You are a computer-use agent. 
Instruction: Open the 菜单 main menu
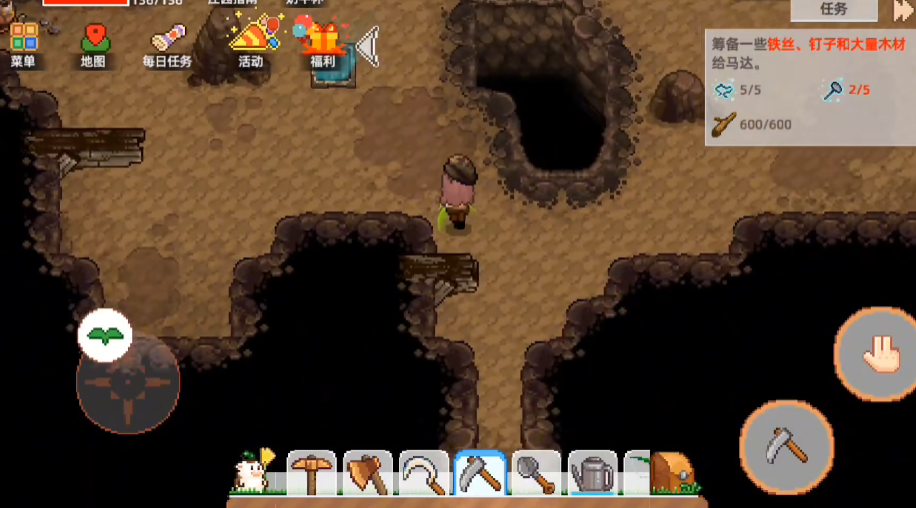(x=23, y=44)
